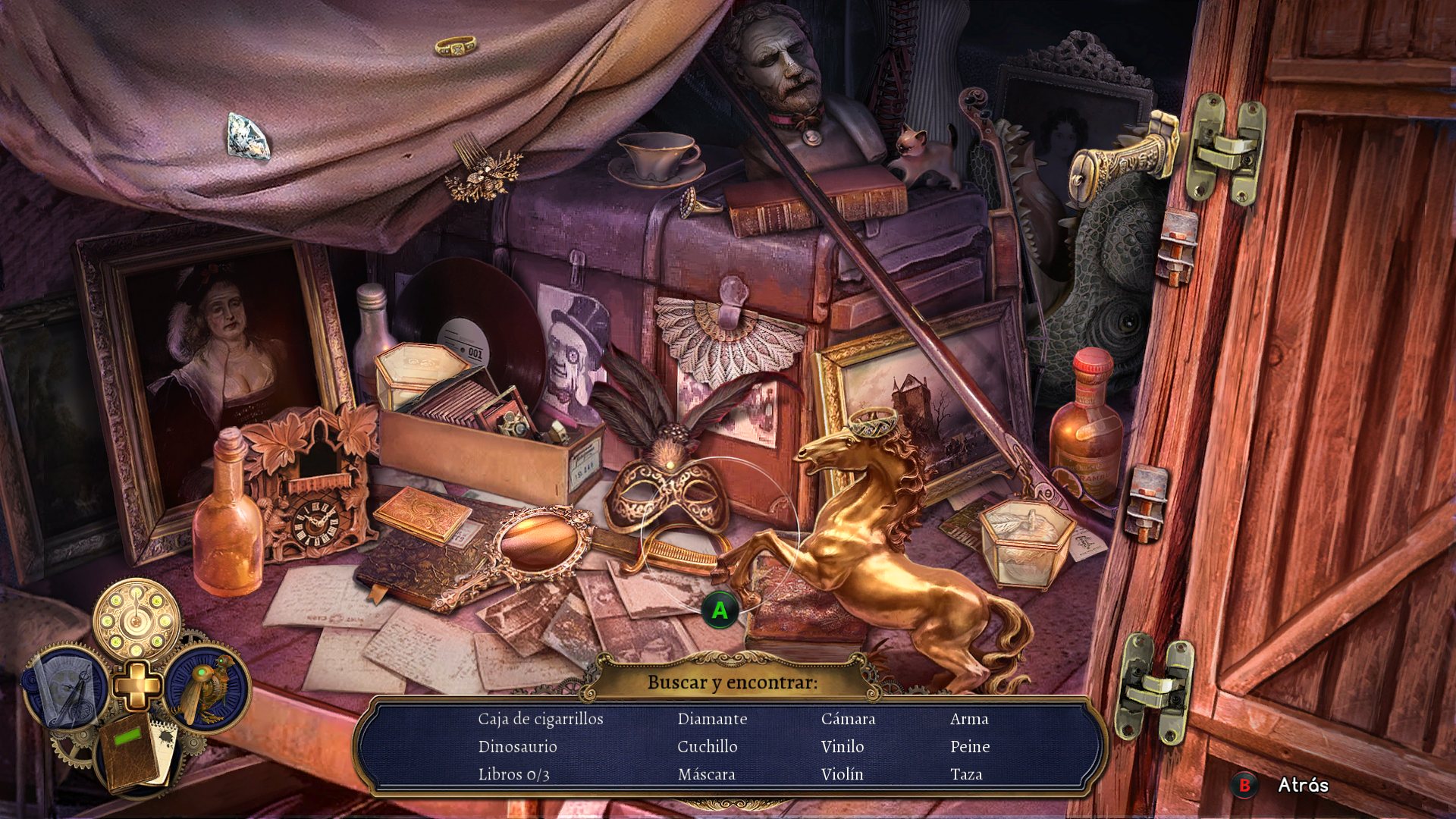Select the "Taza" list entry
The image size is (1456, 819).
(965, 774)
